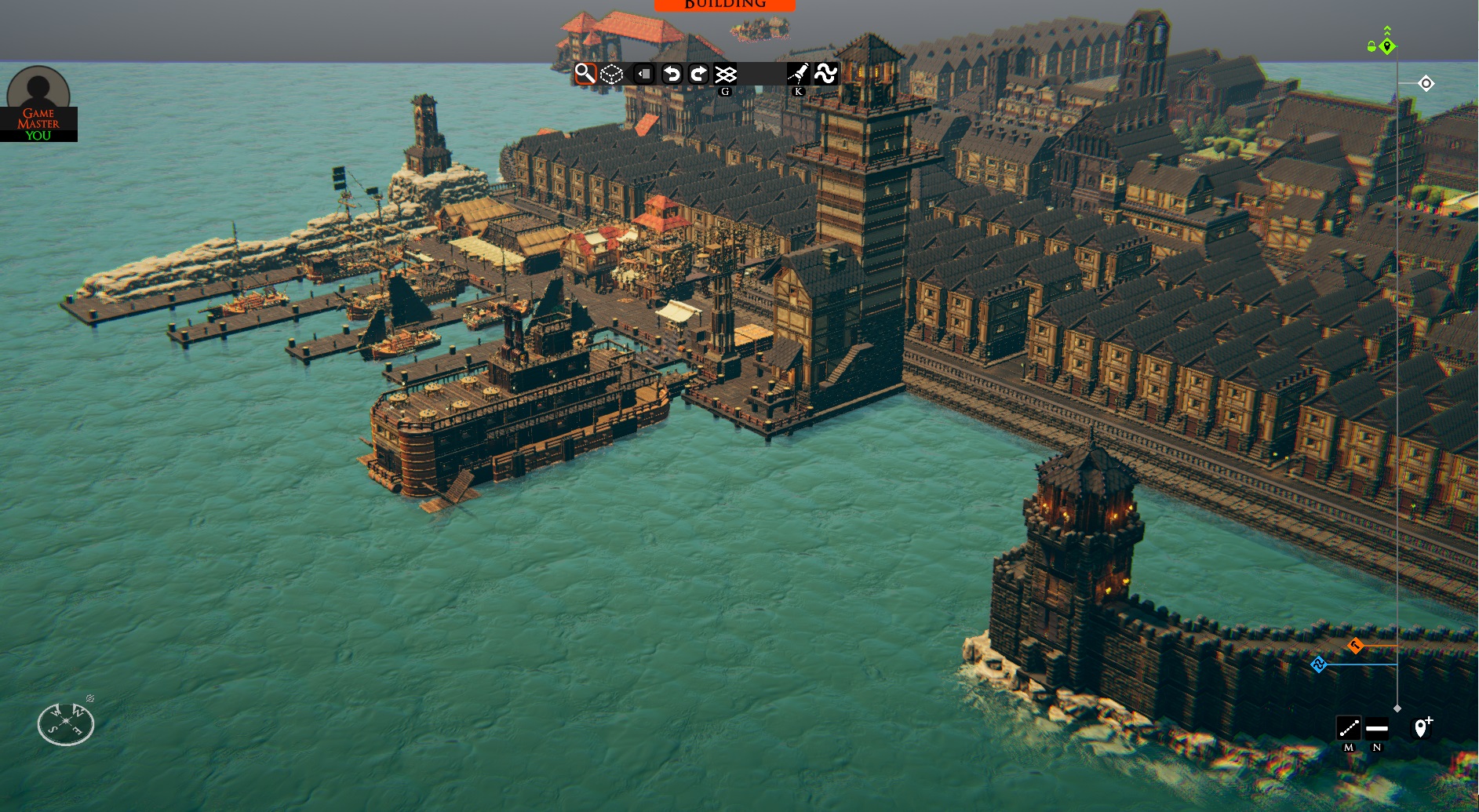The width and height of the screenshot is (1479, 812).
Task: Redo the undone building action
Action: pyautogui.click(x=698, y=74)
